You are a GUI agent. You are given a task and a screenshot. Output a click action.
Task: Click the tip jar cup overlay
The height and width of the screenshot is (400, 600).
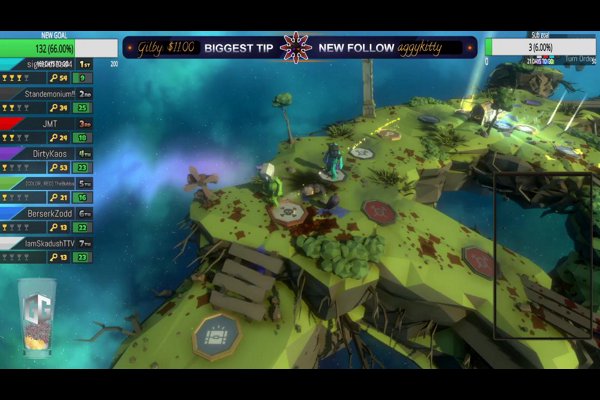[x=38, y=317]
